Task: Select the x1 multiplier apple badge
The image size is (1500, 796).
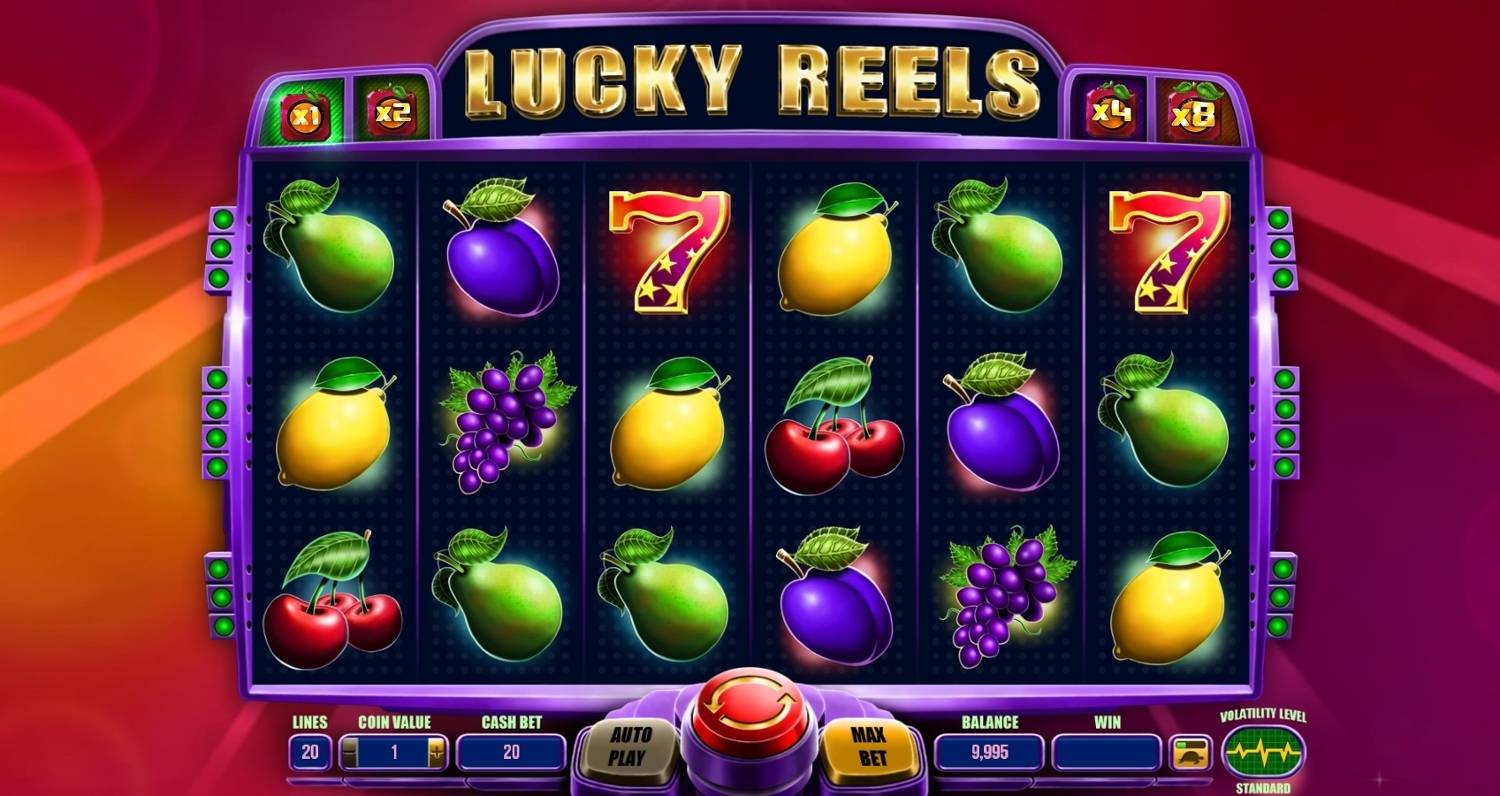Action: tap(303, 114)
